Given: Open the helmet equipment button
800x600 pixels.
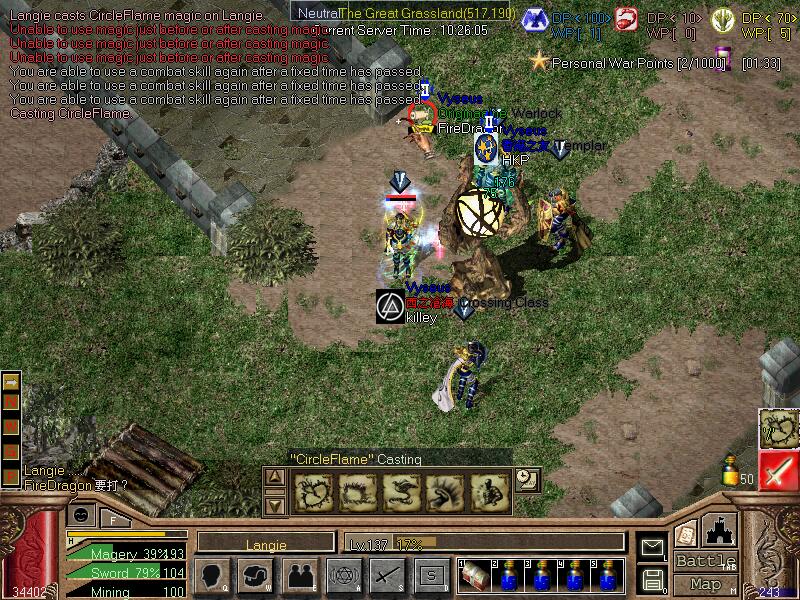Looking at the screenshot, I should (x=256, y=575).
